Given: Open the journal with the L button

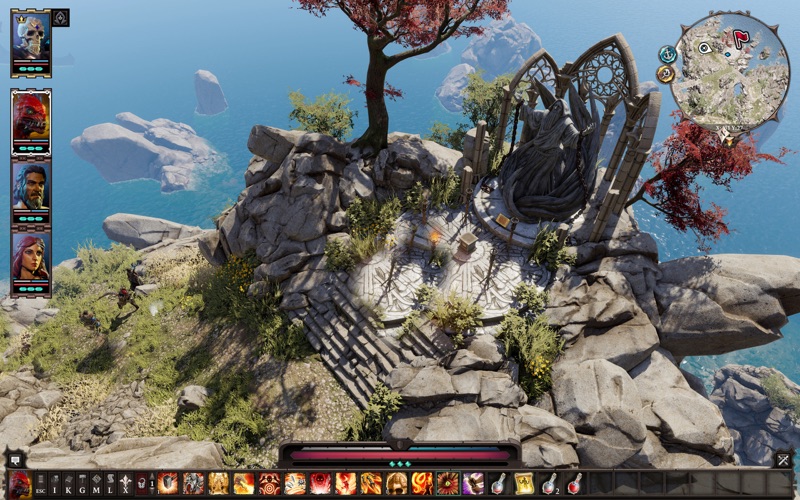Looking at the screenshot, I should pyautogui.click(x=110, y=484).
